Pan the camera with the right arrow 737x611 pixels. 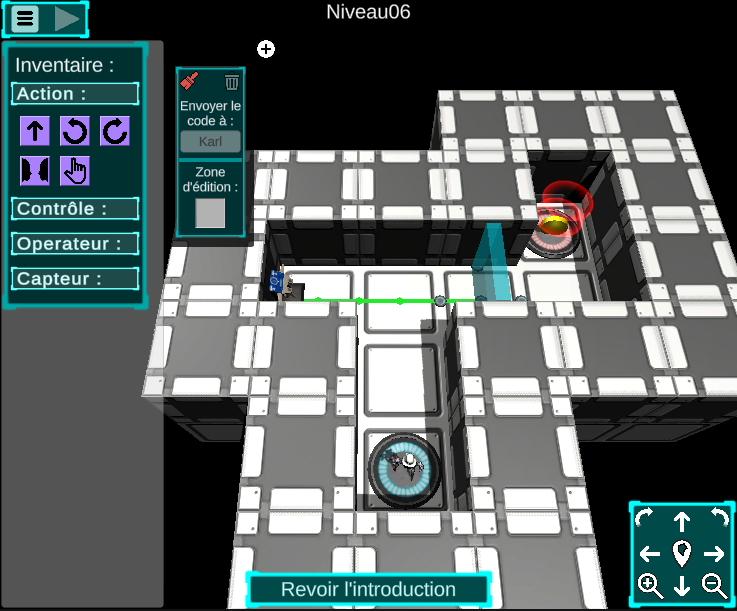[714, 553]
